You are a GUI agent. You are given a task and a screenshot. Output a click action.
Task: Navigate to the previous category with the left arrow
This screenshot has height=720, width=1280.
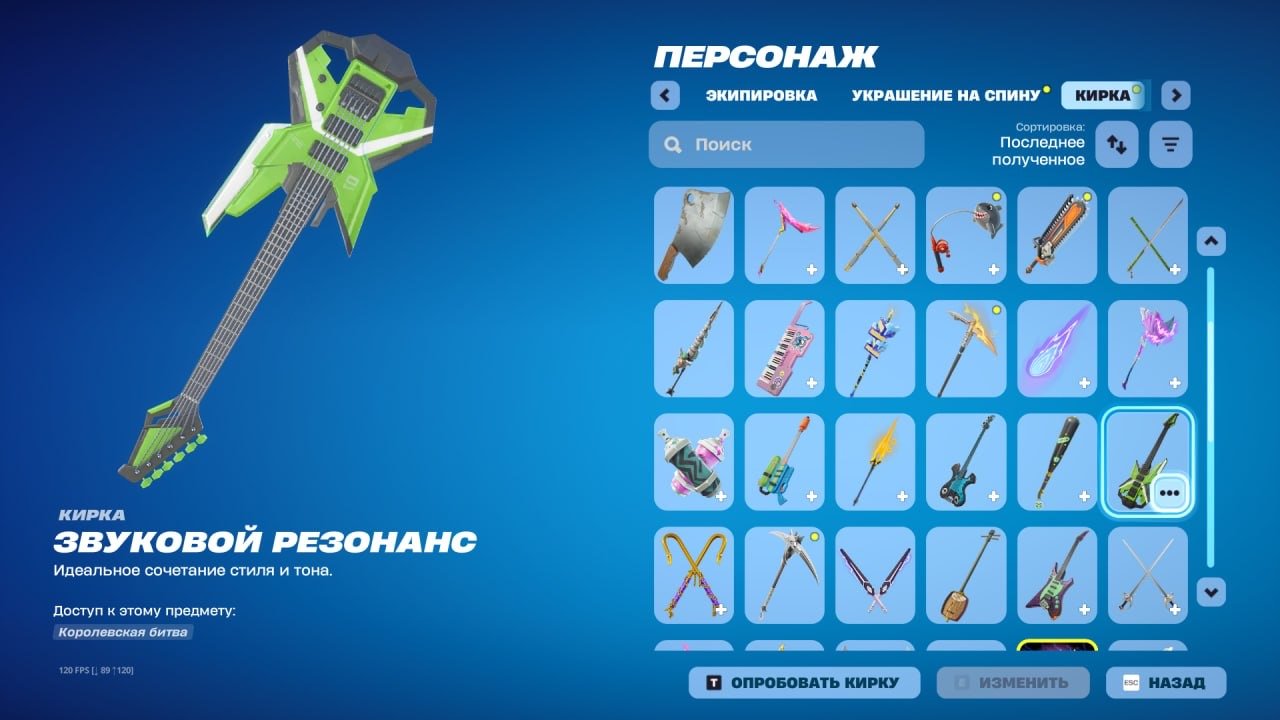[x=666, y=94]
